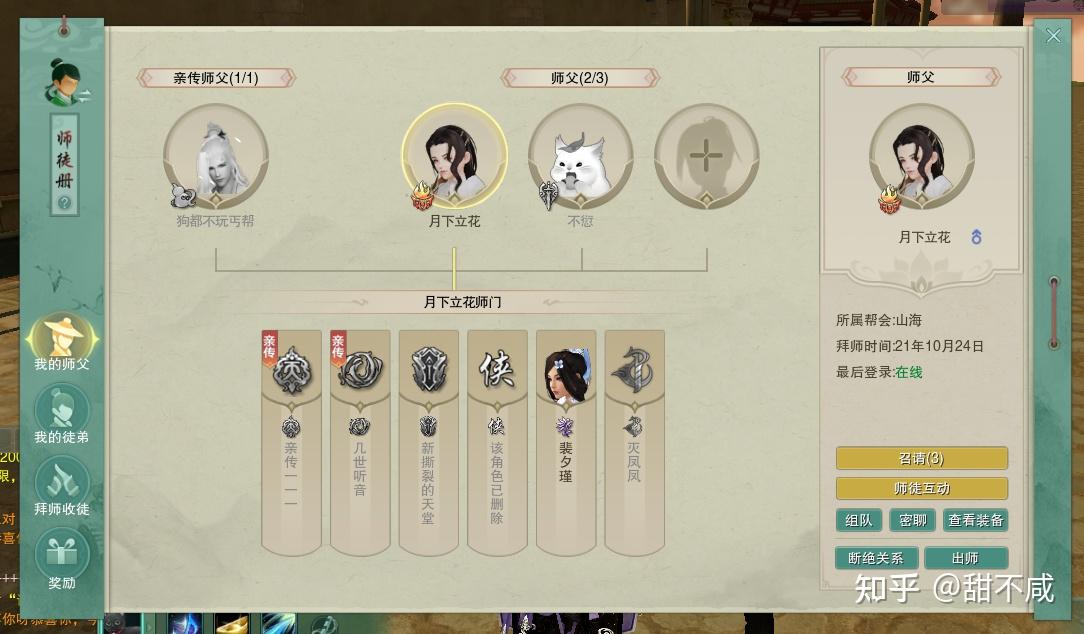The height and width of the screenshot is (634, 1084).
Task: Open the 师徒册 help question mark
Action: pyautogui.click(x=64, y=203)
